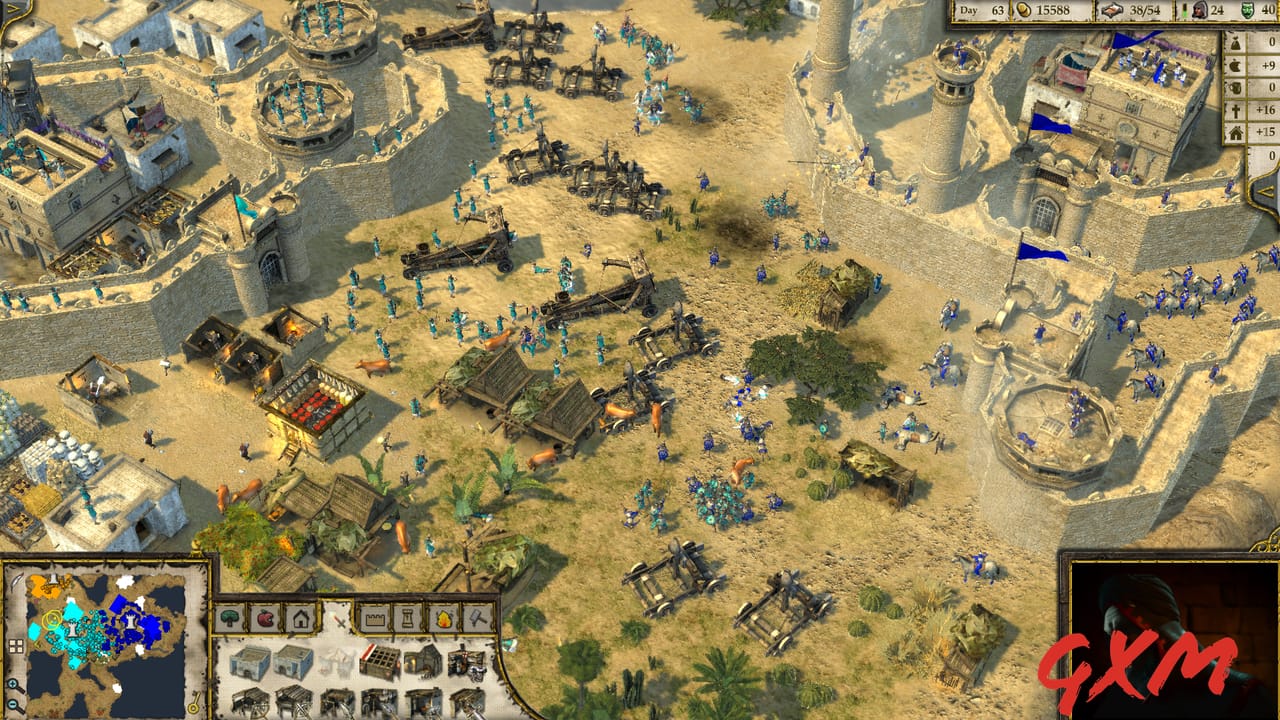Toggle the scribe quill option near minimap
Screen dimensions: 1280x720
click(x=18, y=581)
